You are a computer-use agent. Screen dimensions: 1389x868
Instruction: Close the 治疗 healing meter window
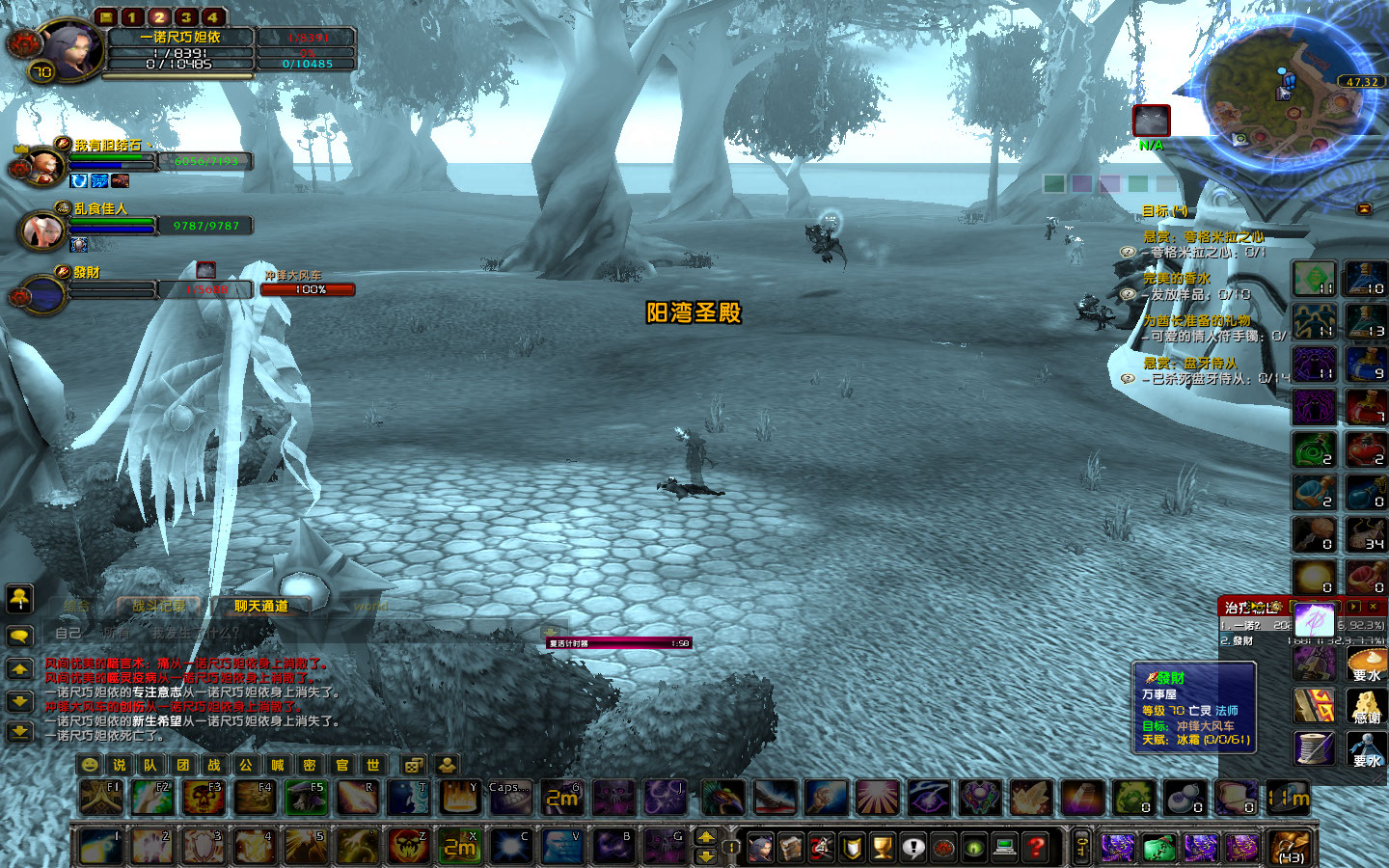click(x=1373, y=607)
